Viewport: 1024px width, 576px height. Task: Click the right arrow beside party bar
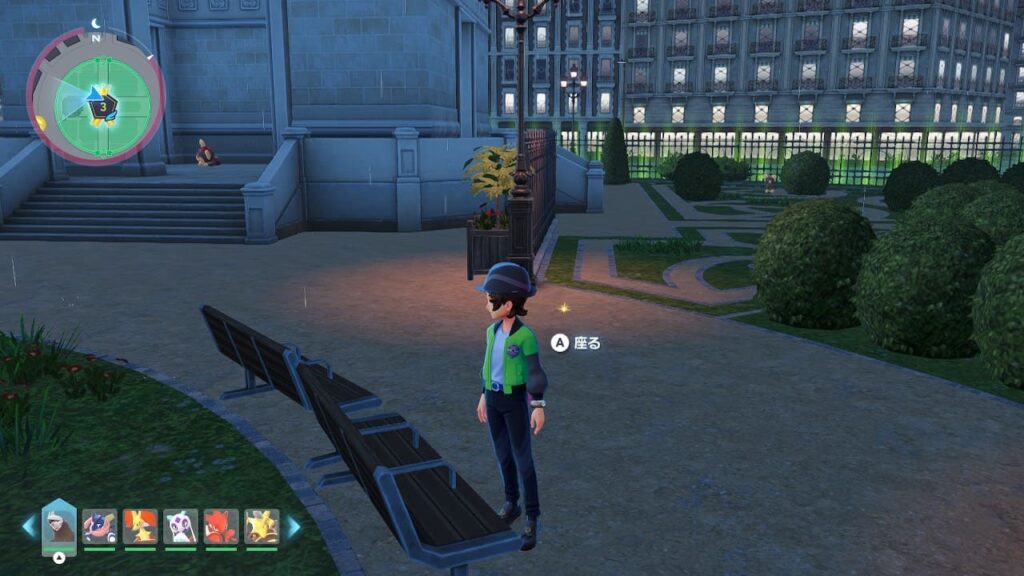click(x=294, y=527)
